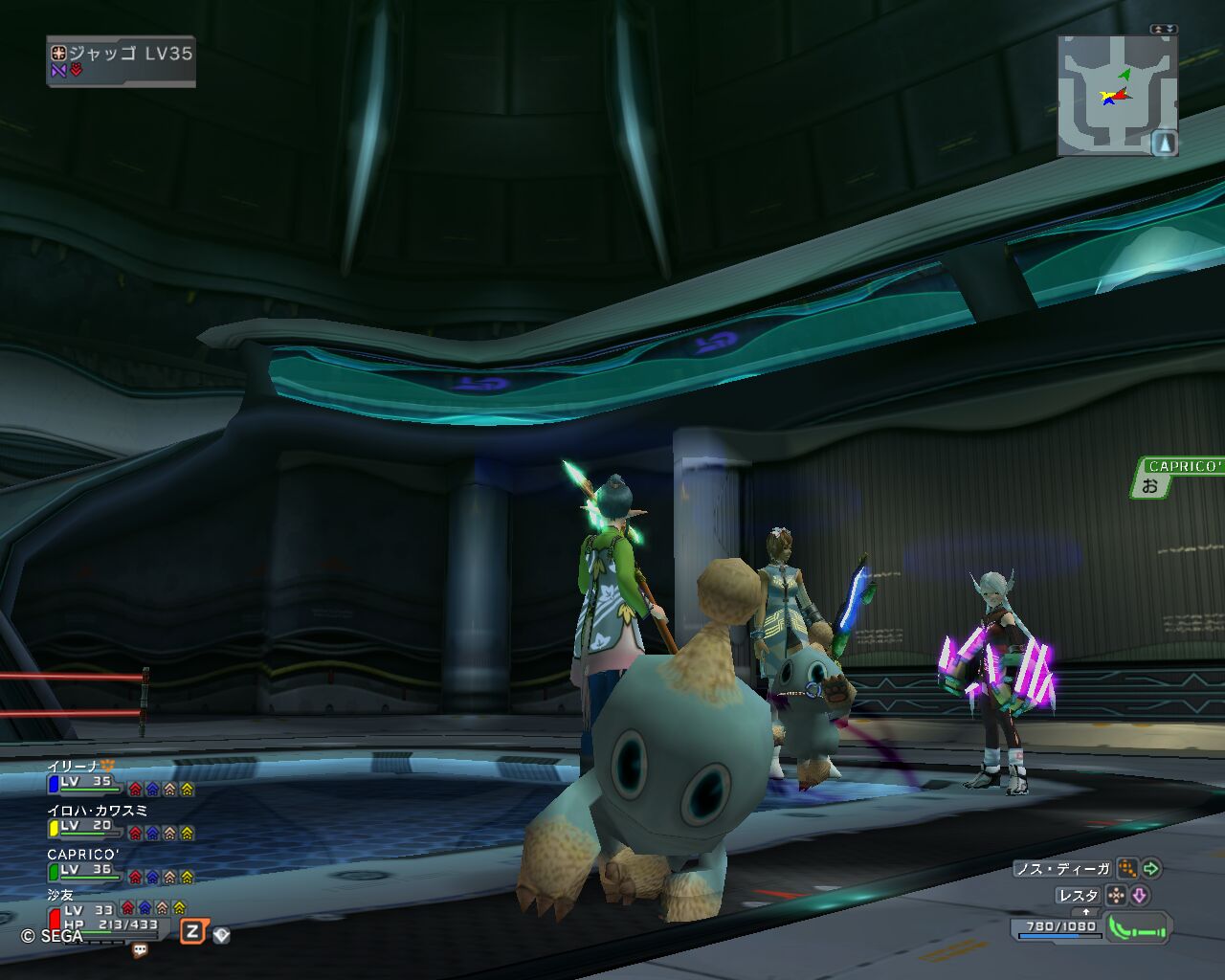
Task: Click the up-arrow tab above the PP gauge
Action: [x=1086, y=912]
